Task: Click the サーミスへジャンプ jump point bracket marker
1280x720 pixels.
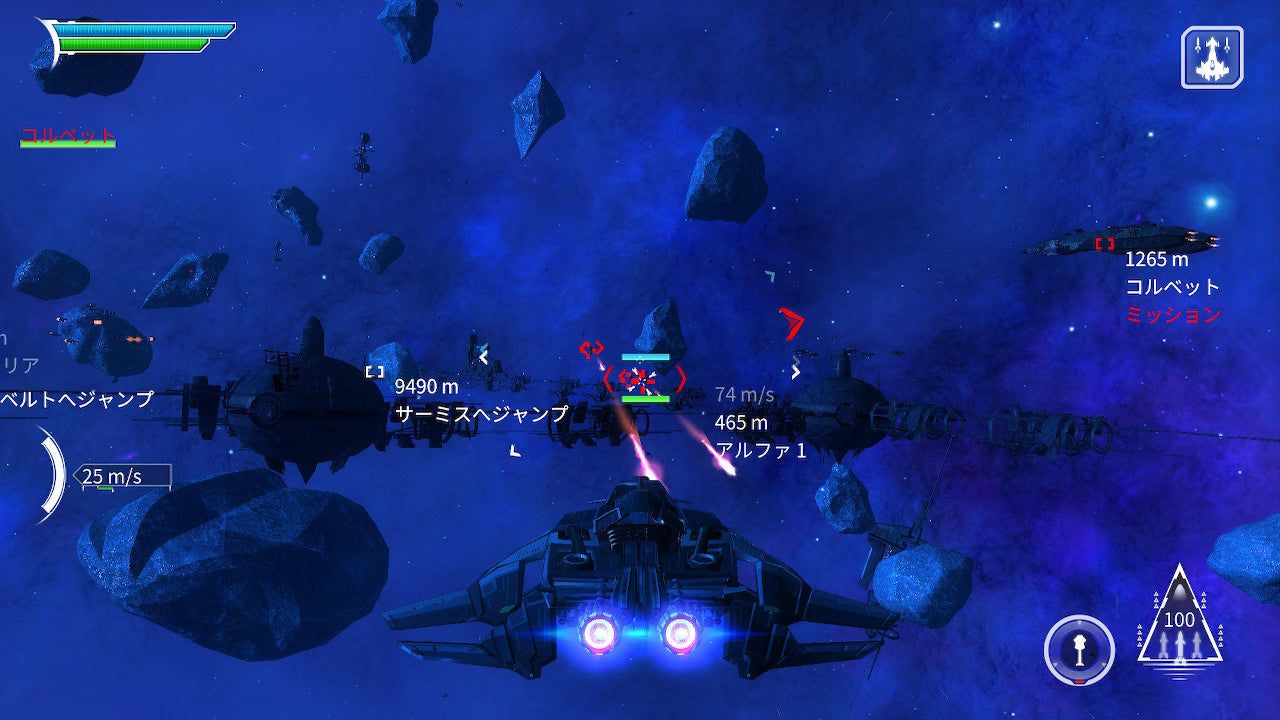Action: [373, 372]
